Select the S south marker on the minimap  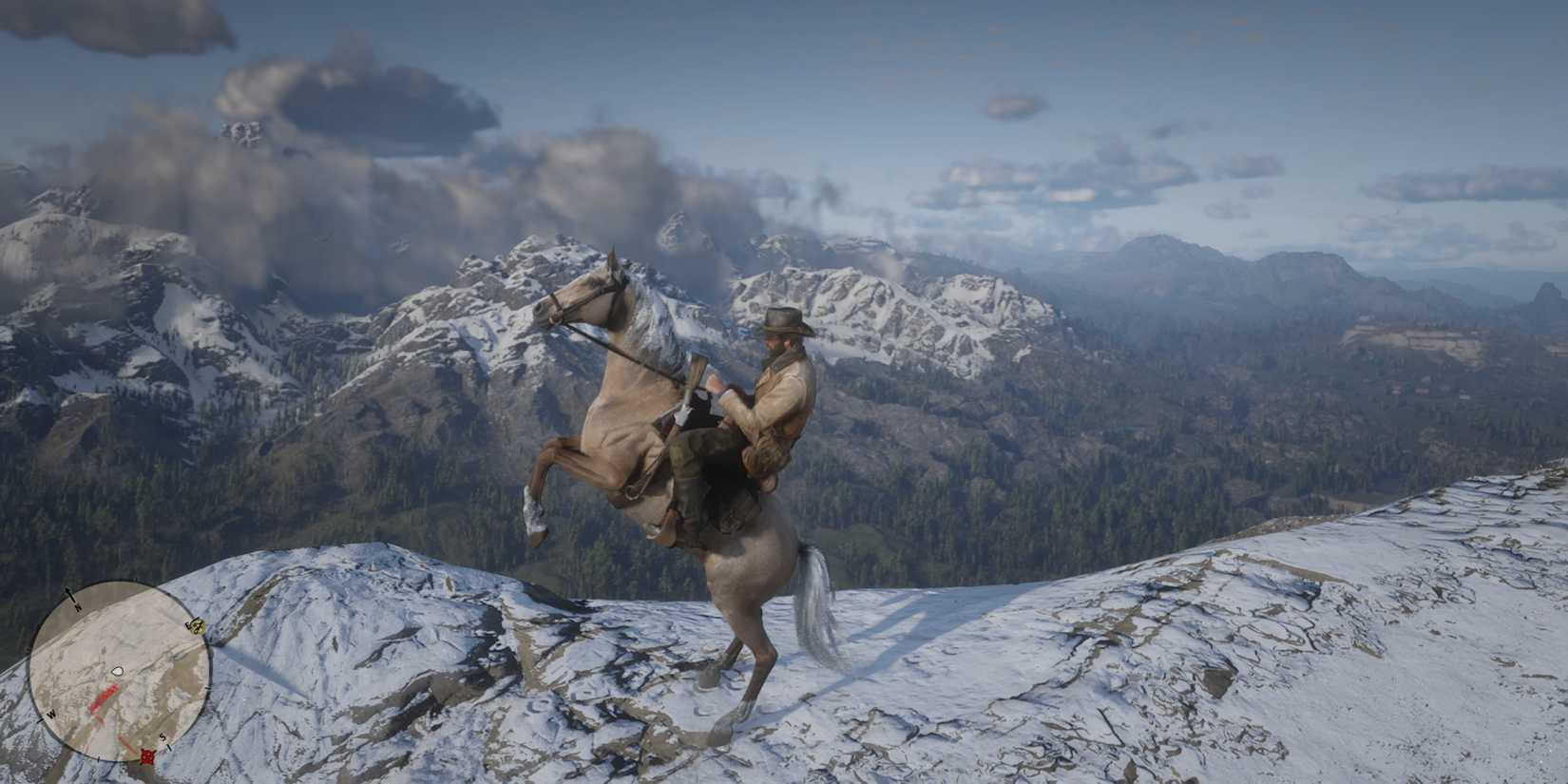click(163, 736)
